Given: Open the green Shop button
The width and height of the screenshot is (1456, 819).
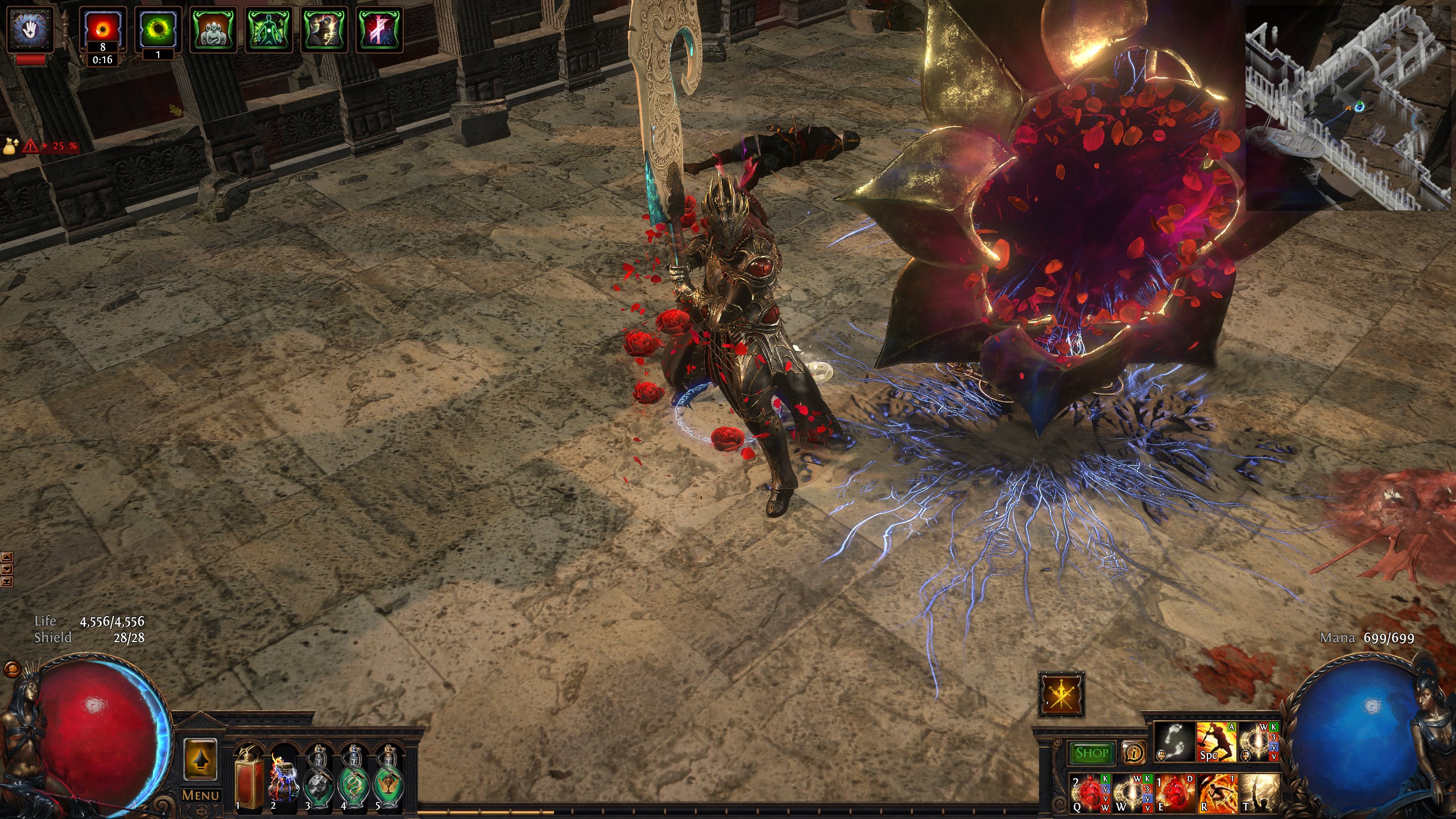Looking at the screenshot, I should pyautogui.click(x=1091, y=753).
